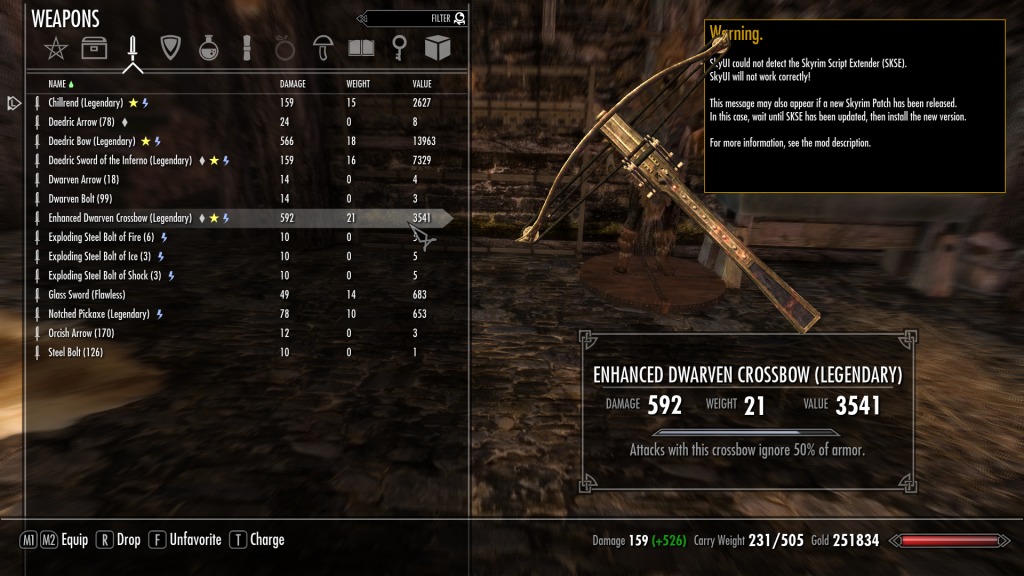The width and height of the screenshot is (1024, 576).
Task: Sort items by the VALUE column header
Action: click(x=422, y=84)
